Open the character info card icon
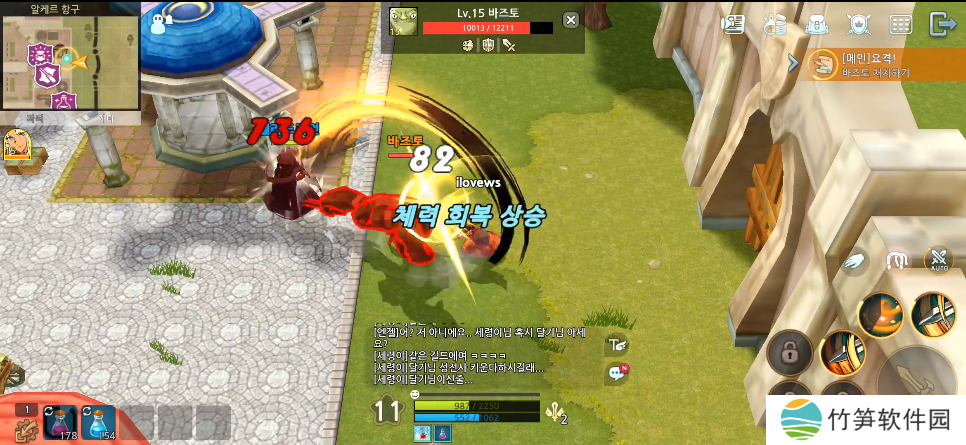966x445 pixels. [734, 24]
